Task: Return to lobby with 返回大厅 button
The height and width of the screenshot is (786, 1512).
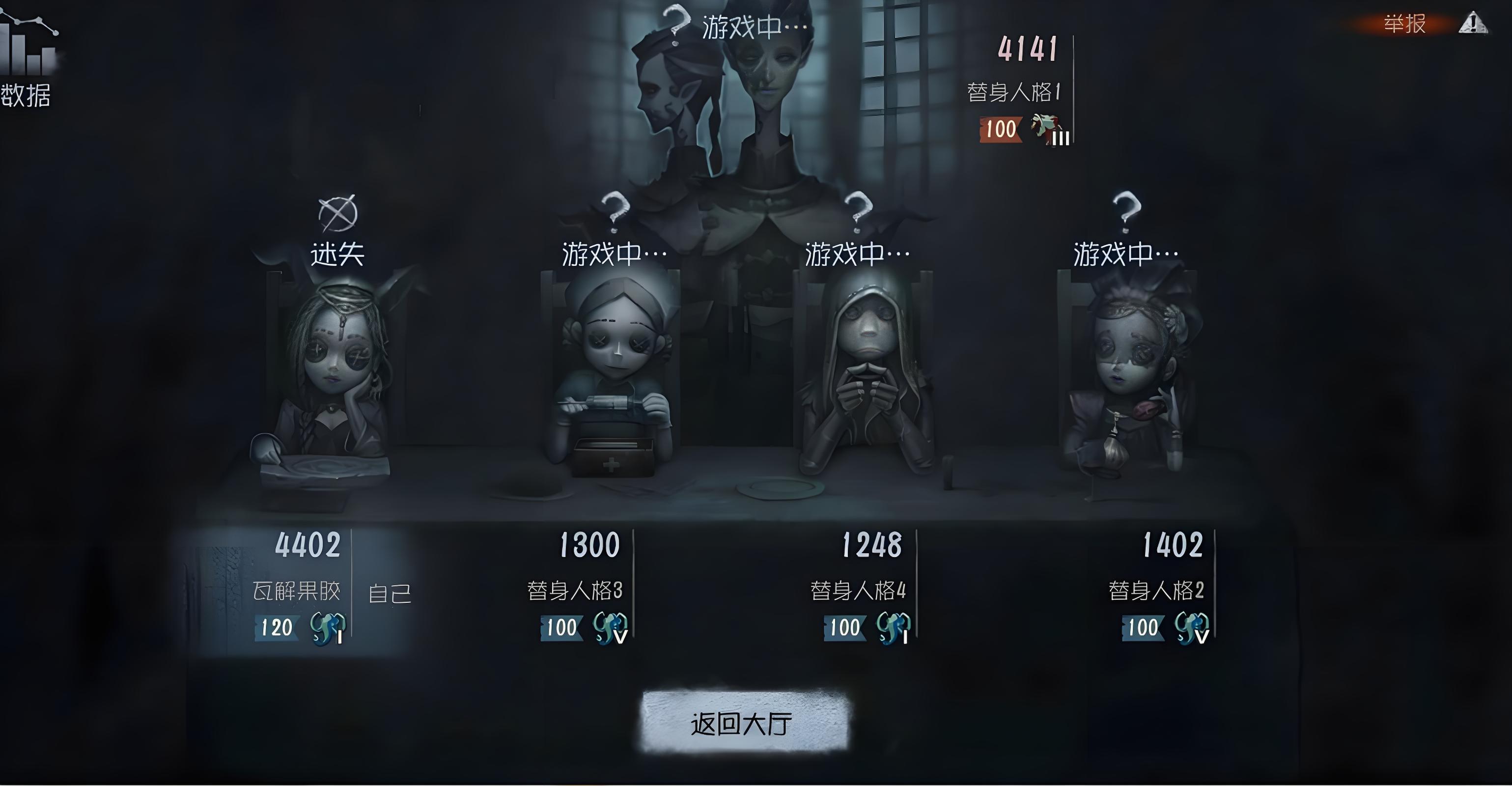Action: pyautogui.click(x=744, y=723)
